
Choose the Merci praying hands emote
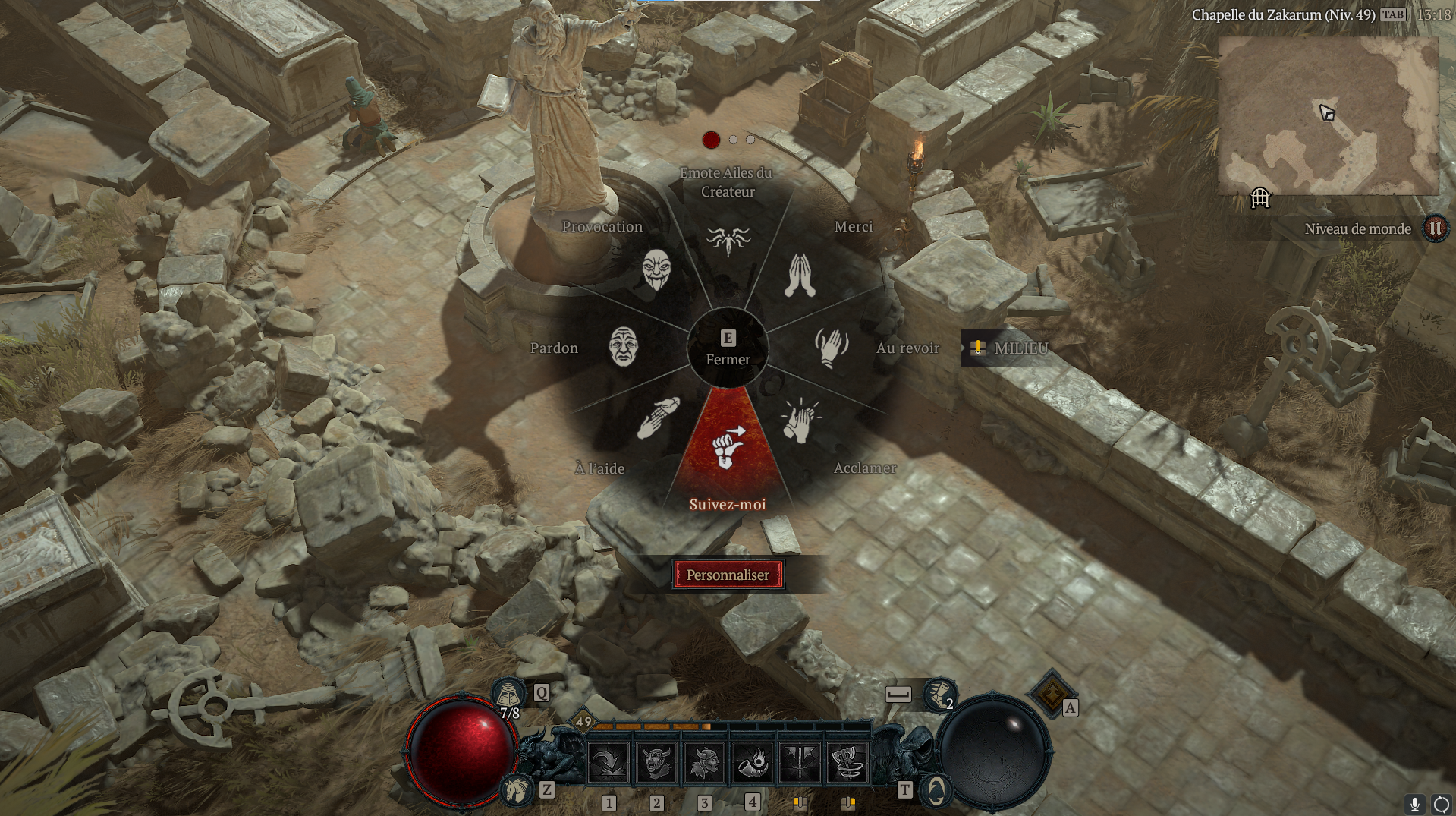coord(800,275)
